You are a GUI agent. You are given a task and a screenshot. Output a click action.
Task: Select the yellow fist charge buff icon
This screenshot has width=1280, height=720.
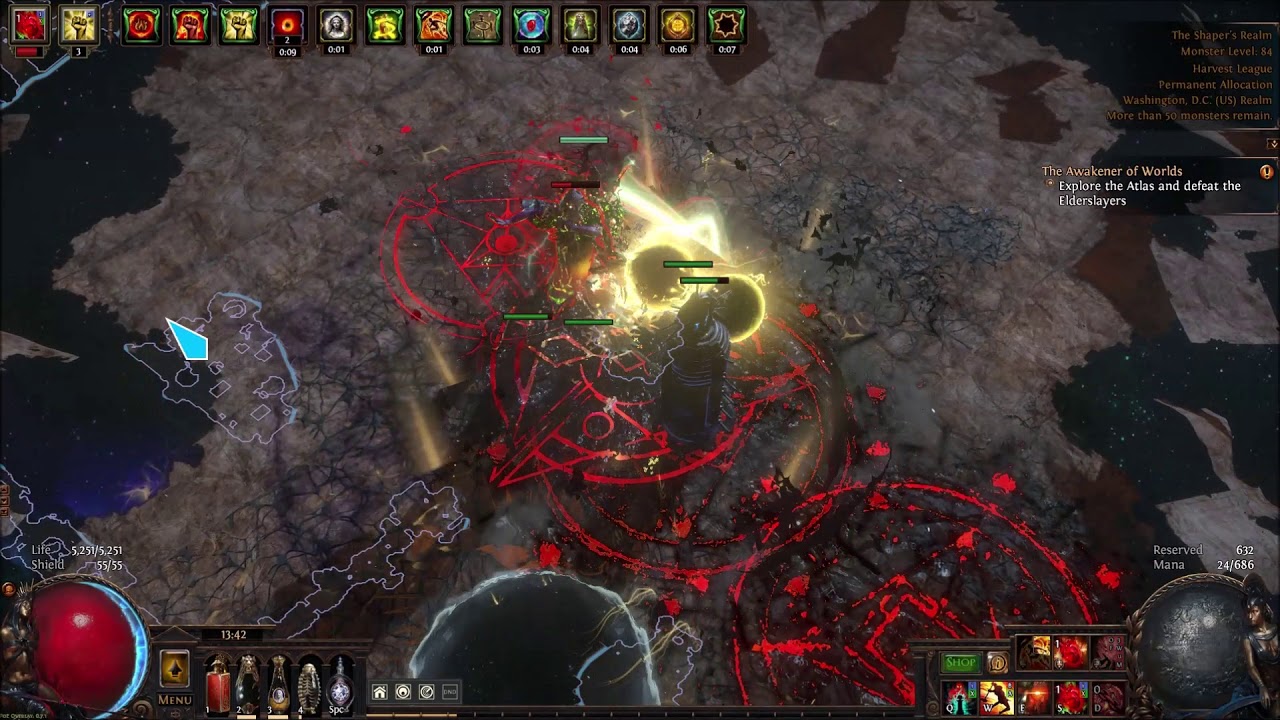click(x=78, y=25)
